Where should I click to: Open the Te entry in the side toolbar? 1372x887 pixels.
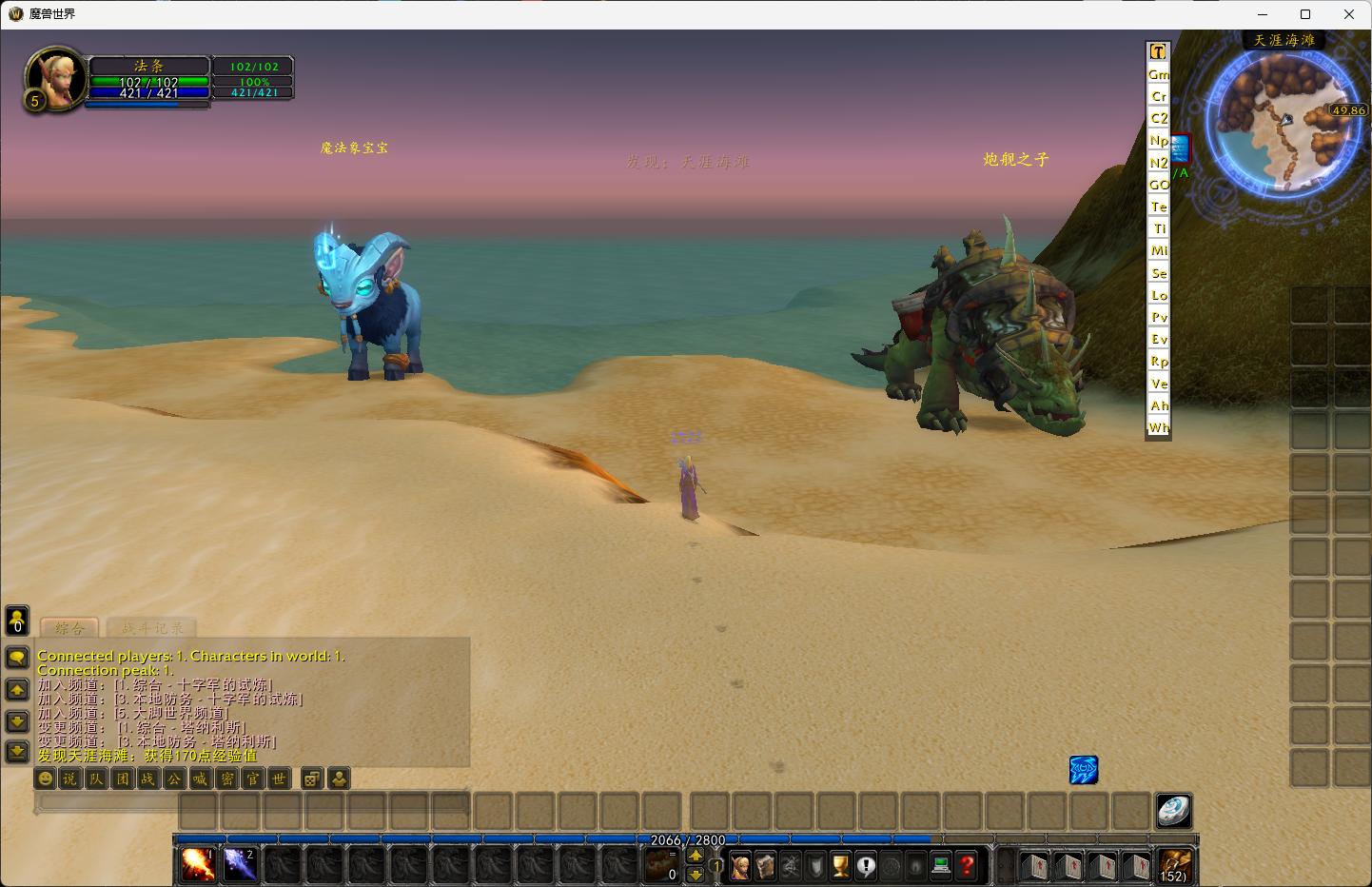point(1158,207)
